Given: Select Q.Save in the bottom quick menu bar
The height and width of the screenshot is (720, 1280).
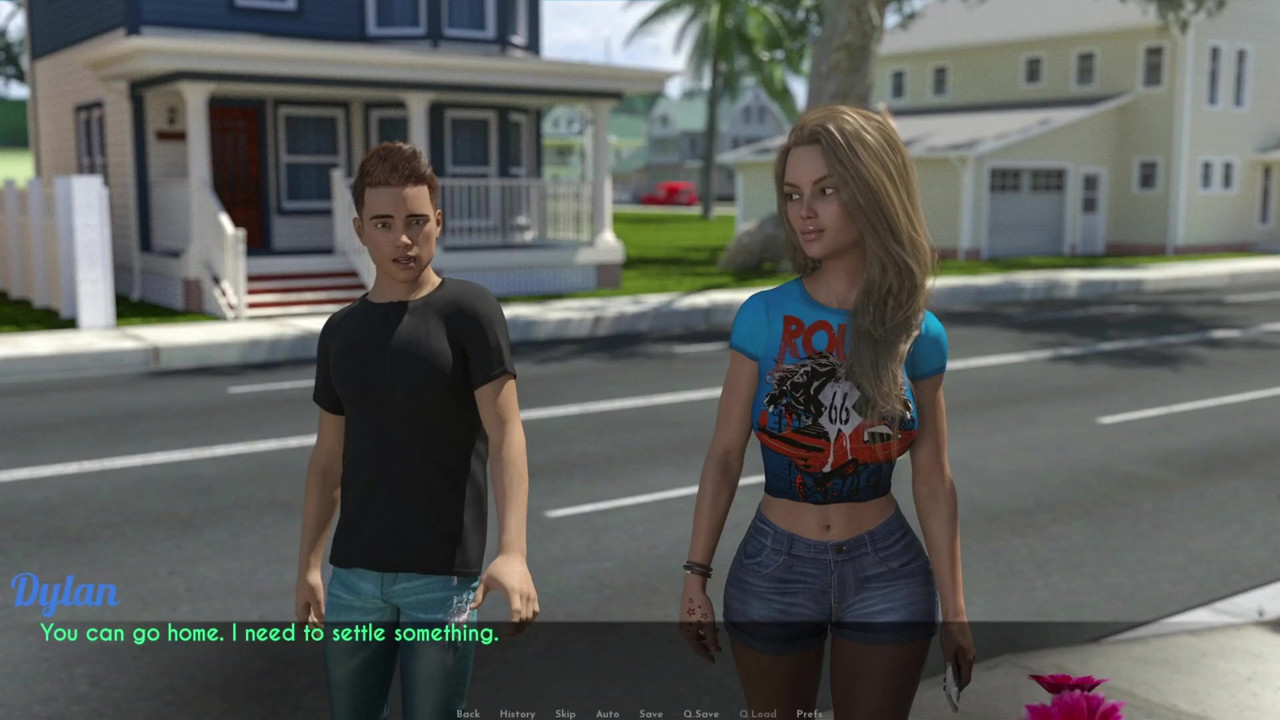Looking at the screenshot, I should [700, 713].
